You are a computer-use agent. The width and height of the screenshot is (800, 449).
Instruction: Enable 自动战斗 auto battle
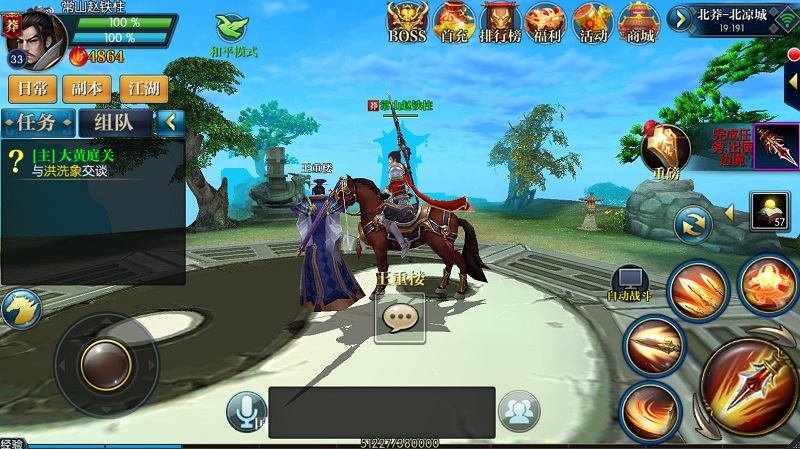coord(631,284)
